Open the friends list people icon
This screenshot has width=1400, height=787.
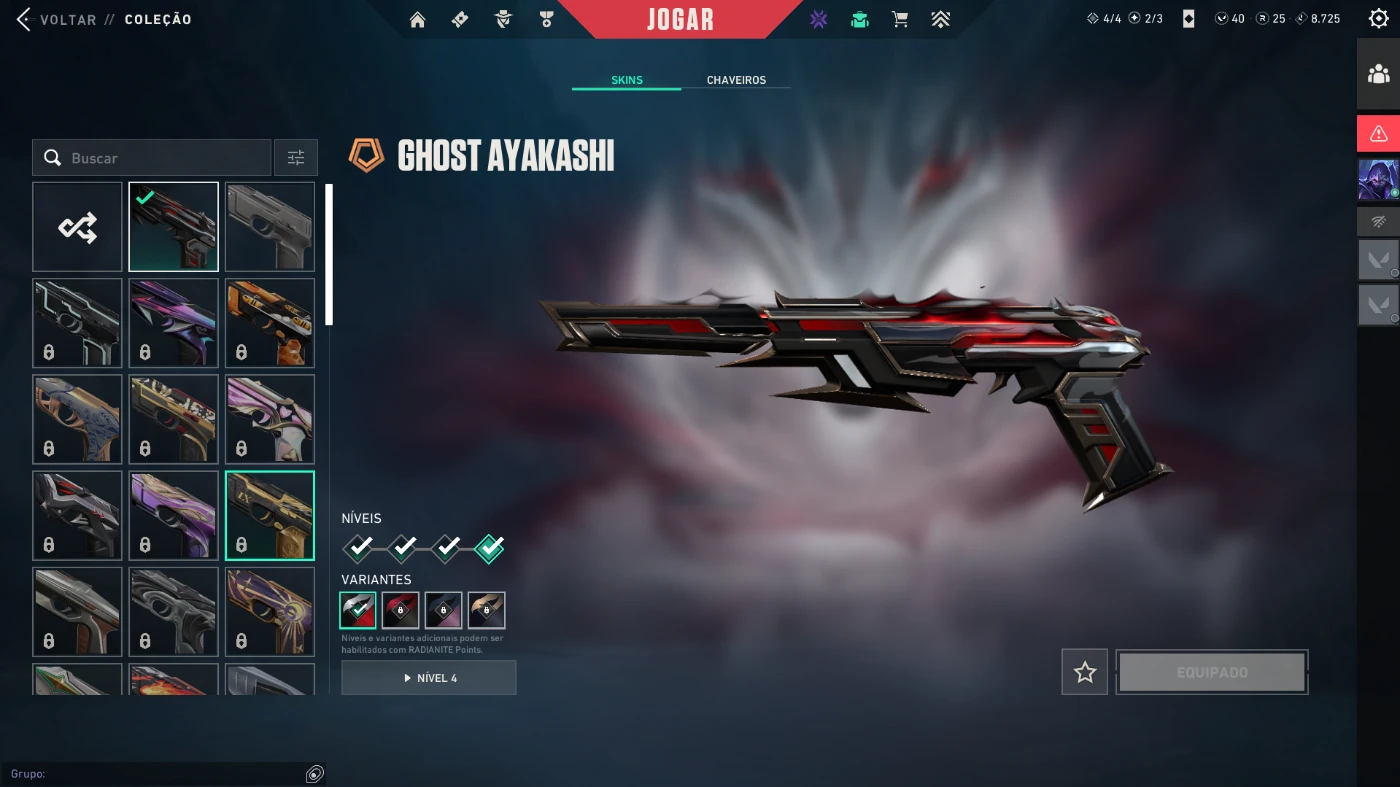point(1378,74)
